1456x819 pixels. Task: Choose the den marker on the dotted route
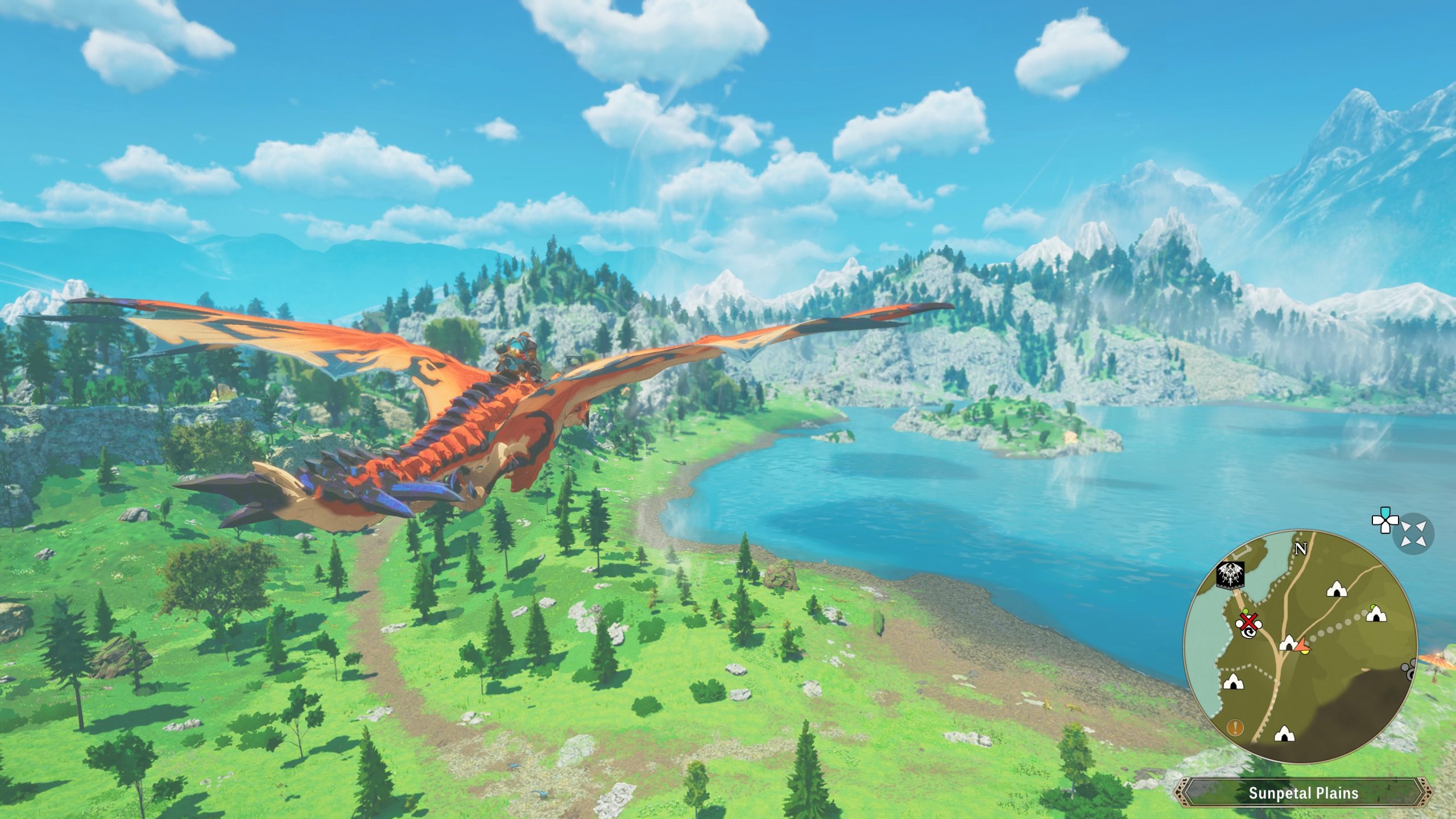pyautogui.click(x=1375, y=614)
